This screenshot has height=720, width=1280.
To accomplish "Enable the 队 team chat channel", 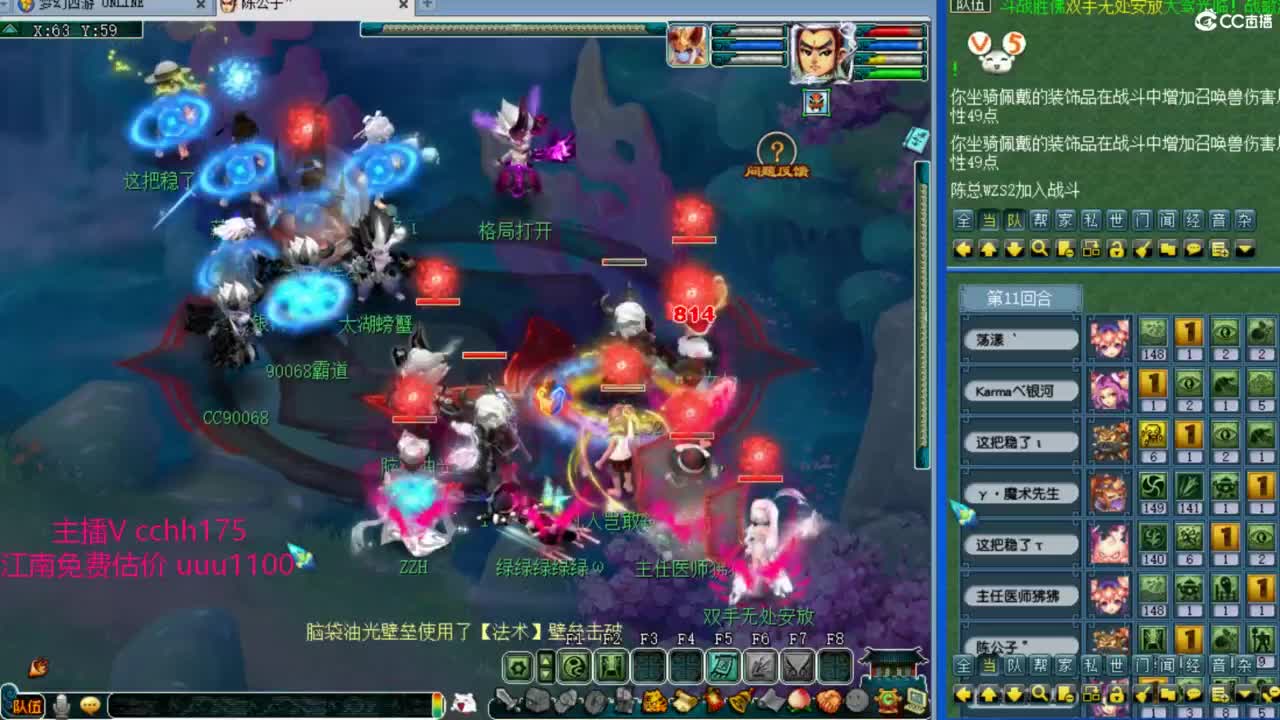I will pyautogui.click(x=1016, y=219).
